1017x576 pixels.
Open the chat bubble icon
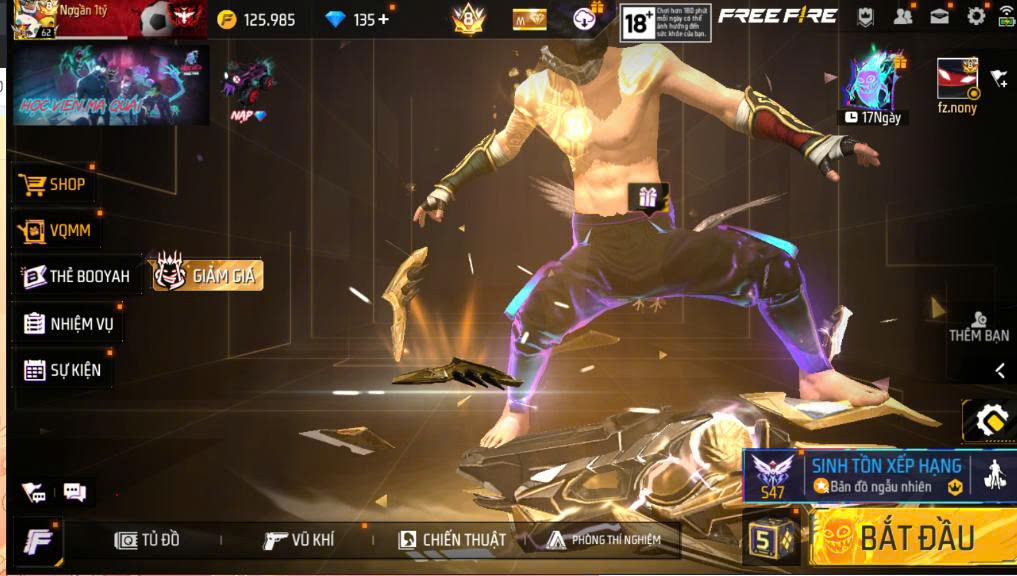[75, 491]
